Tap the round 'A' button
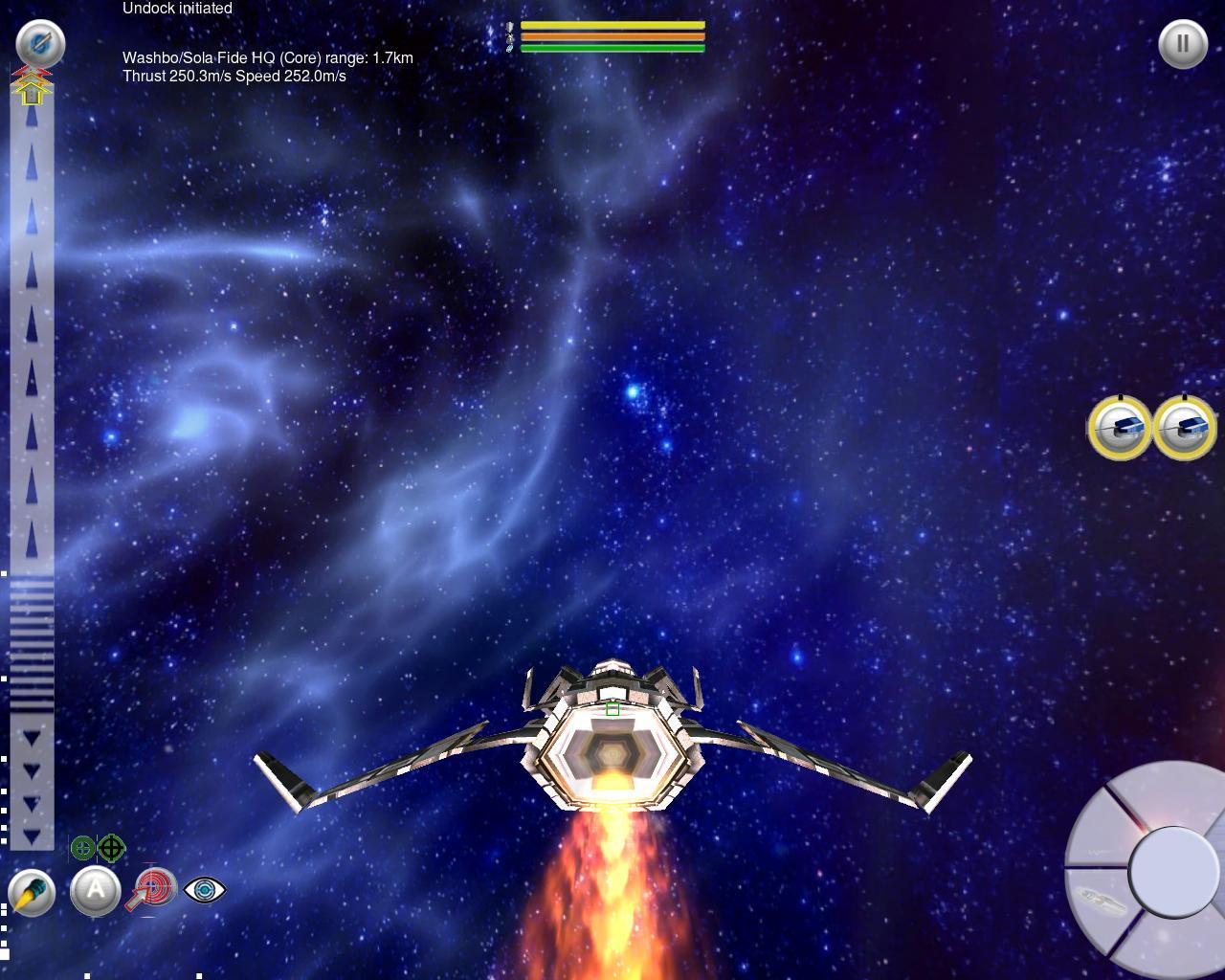Viewport: 1225px width, 980px height. (96, 890)
